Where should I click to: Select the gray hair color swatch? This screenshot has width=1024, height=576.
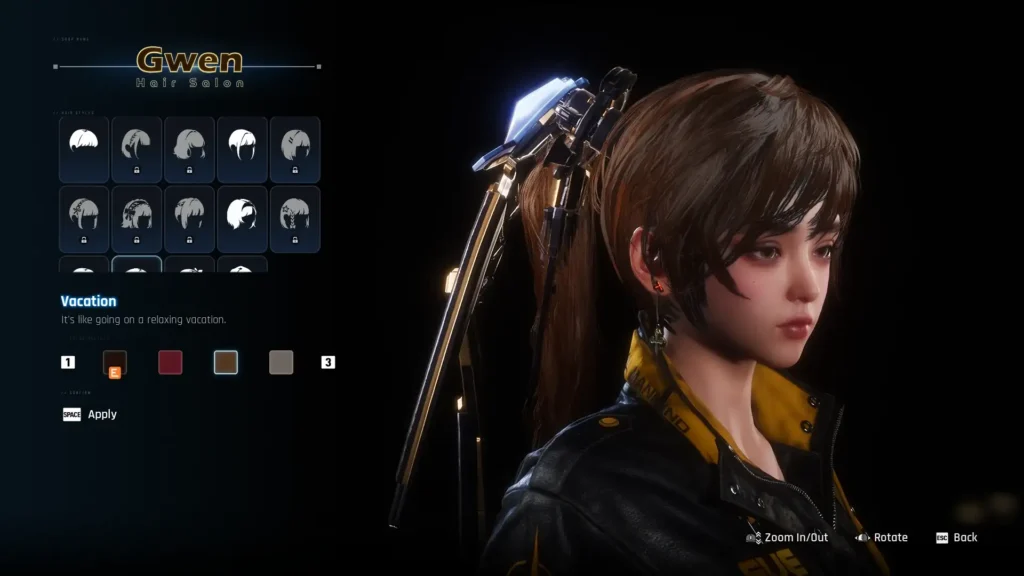[x=281, y=362]
